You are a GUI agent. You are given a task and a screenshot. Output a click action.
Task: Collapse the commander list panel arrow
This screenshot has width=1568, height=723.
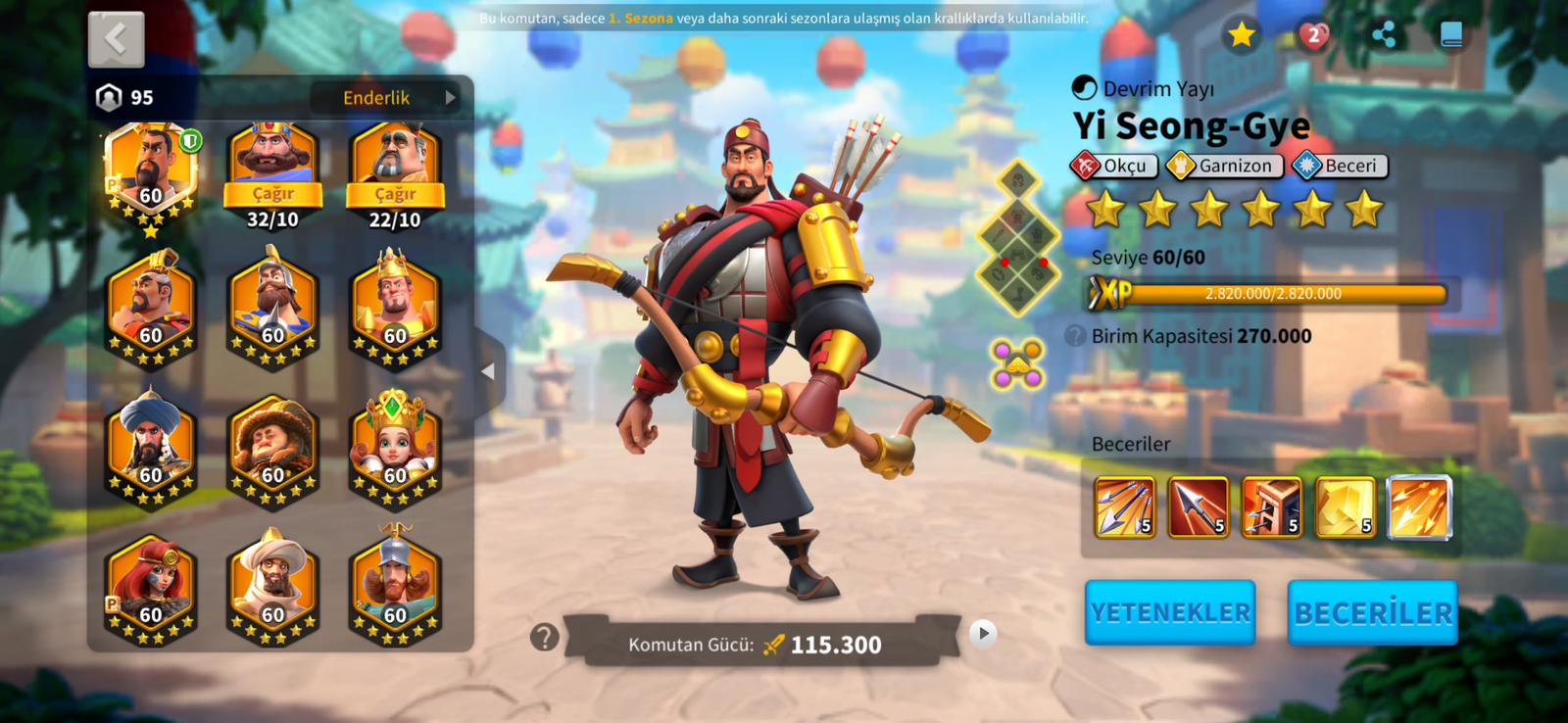coord(488,371)
